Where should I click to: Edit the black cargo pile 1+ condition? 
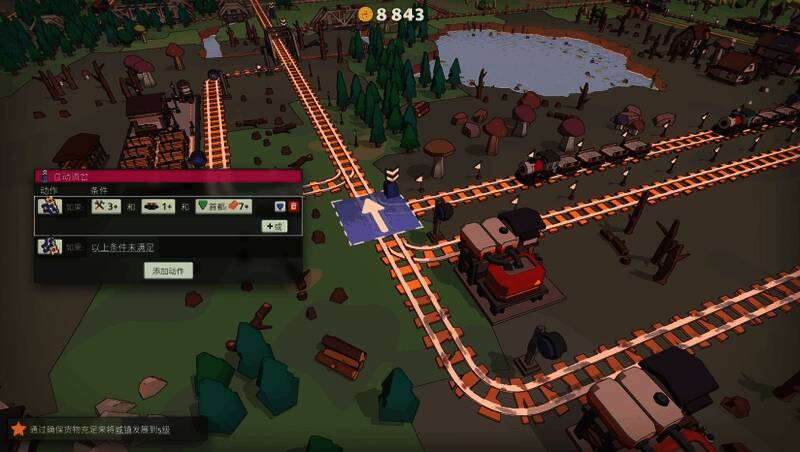click(x=158, y=206)
